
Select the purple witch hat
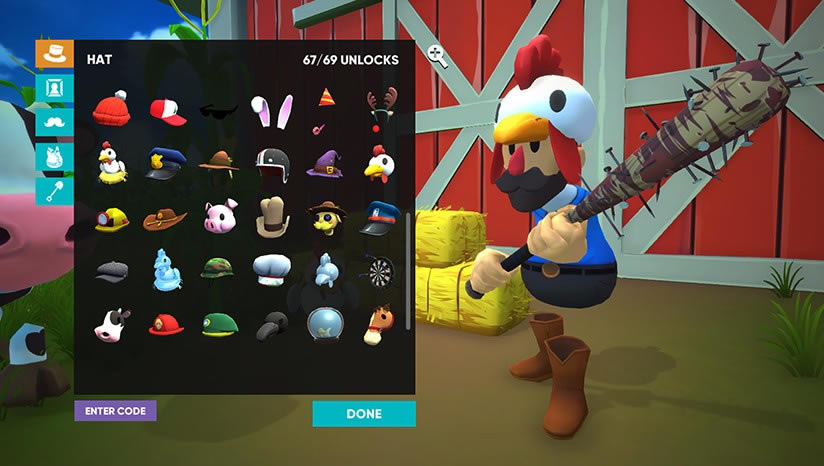(x=324, y=162)
